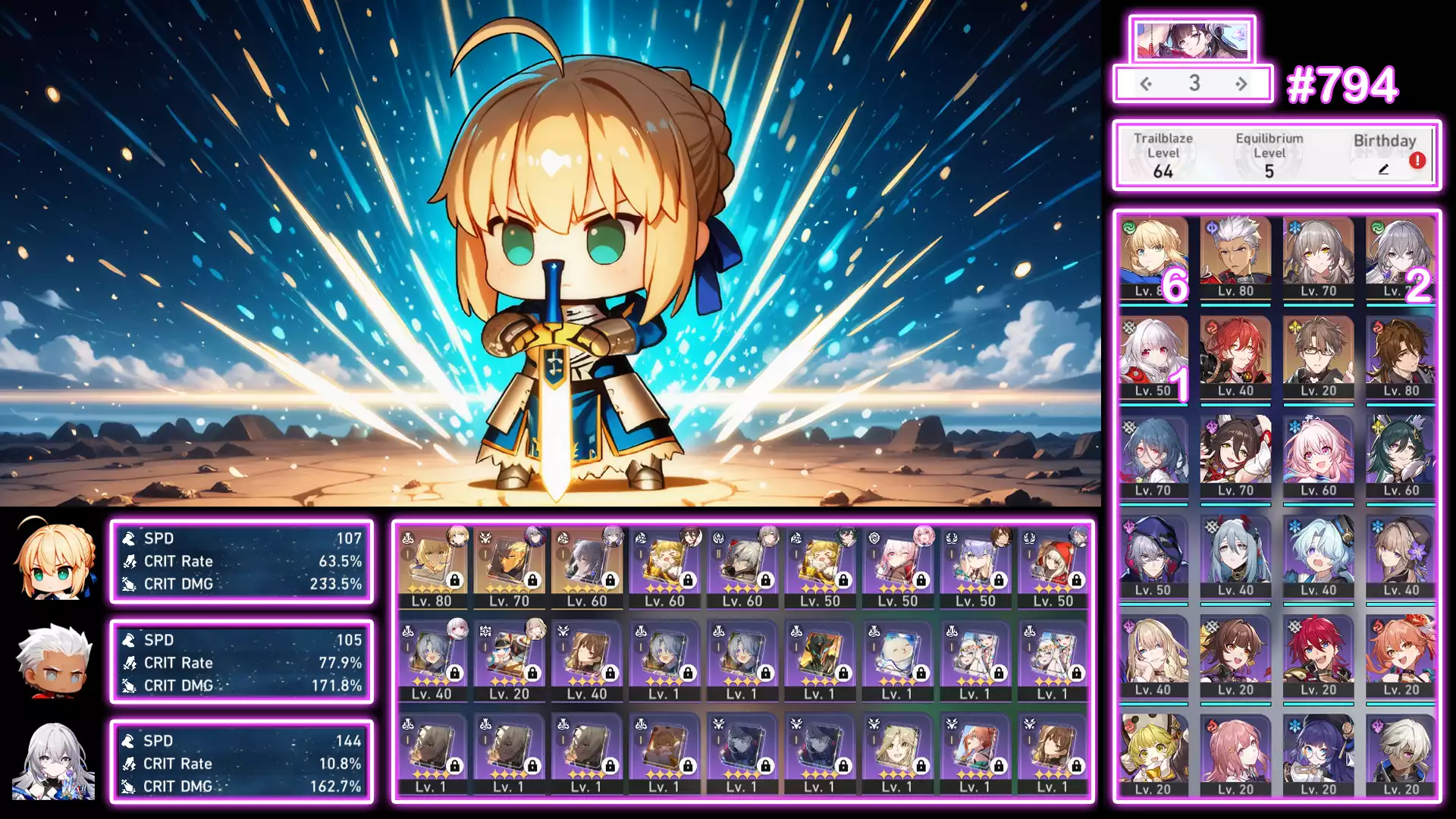
Task: Open the banner thumbnail above the page selector
Action: (1191, 40)
